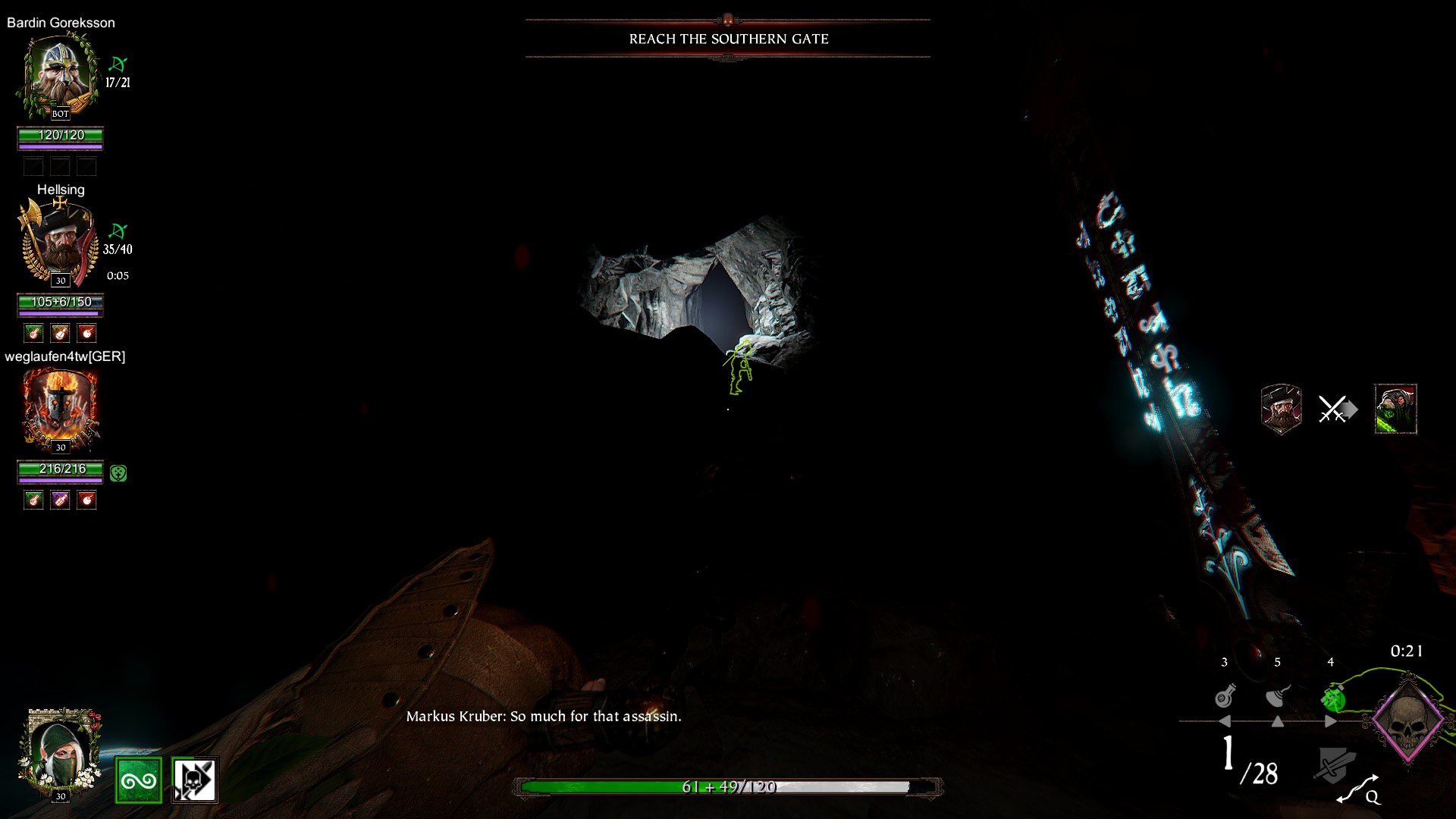Click the green shield icon beside weglaufen4tw's health

[x=118, y=473]
